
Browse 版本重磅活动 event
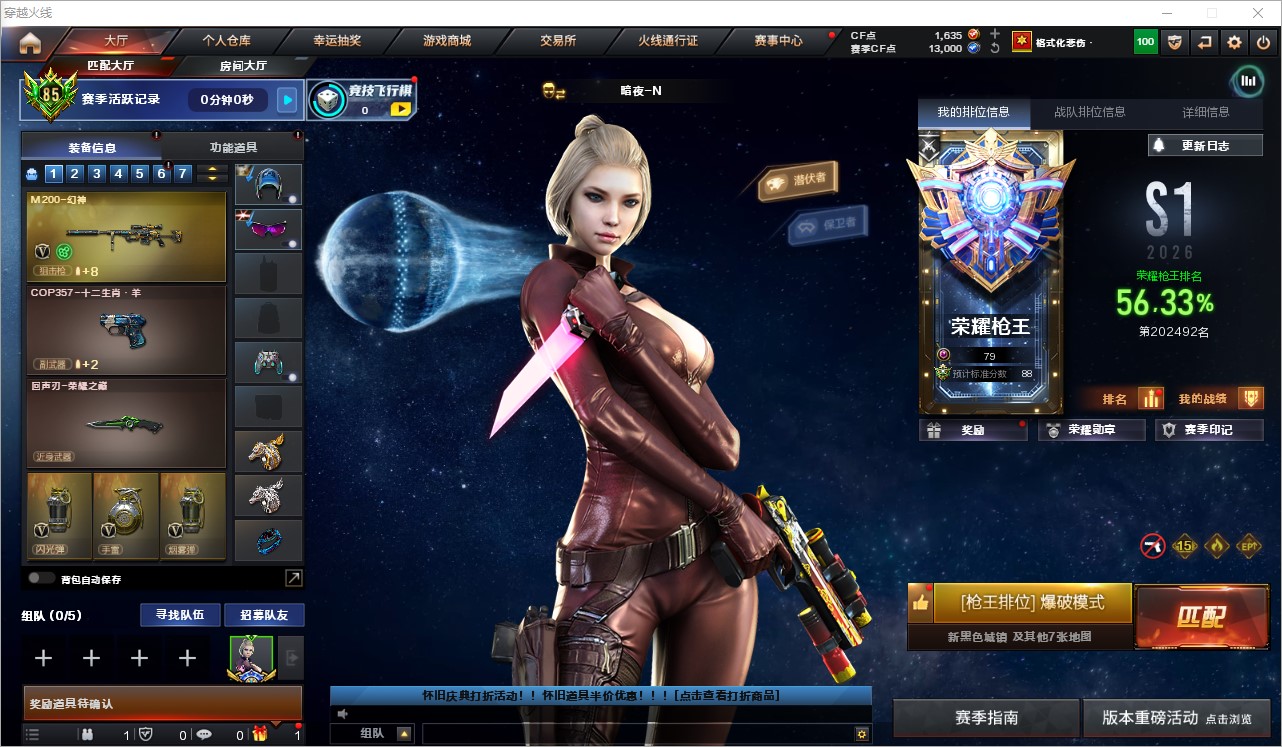pyautogui.click(x=1176, y=718)
